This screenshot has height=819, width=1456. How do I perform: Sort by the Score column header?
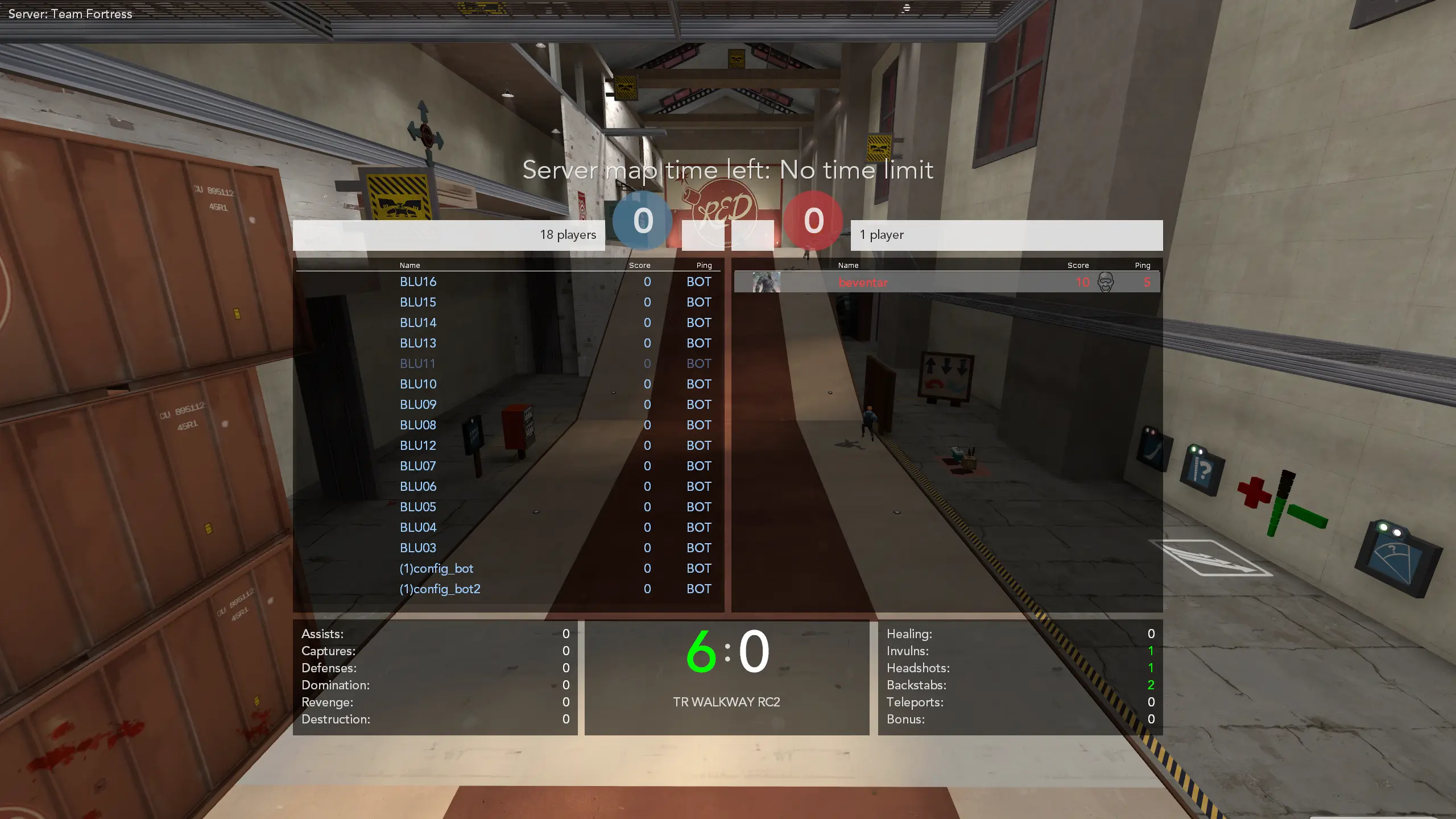point(640,265)
